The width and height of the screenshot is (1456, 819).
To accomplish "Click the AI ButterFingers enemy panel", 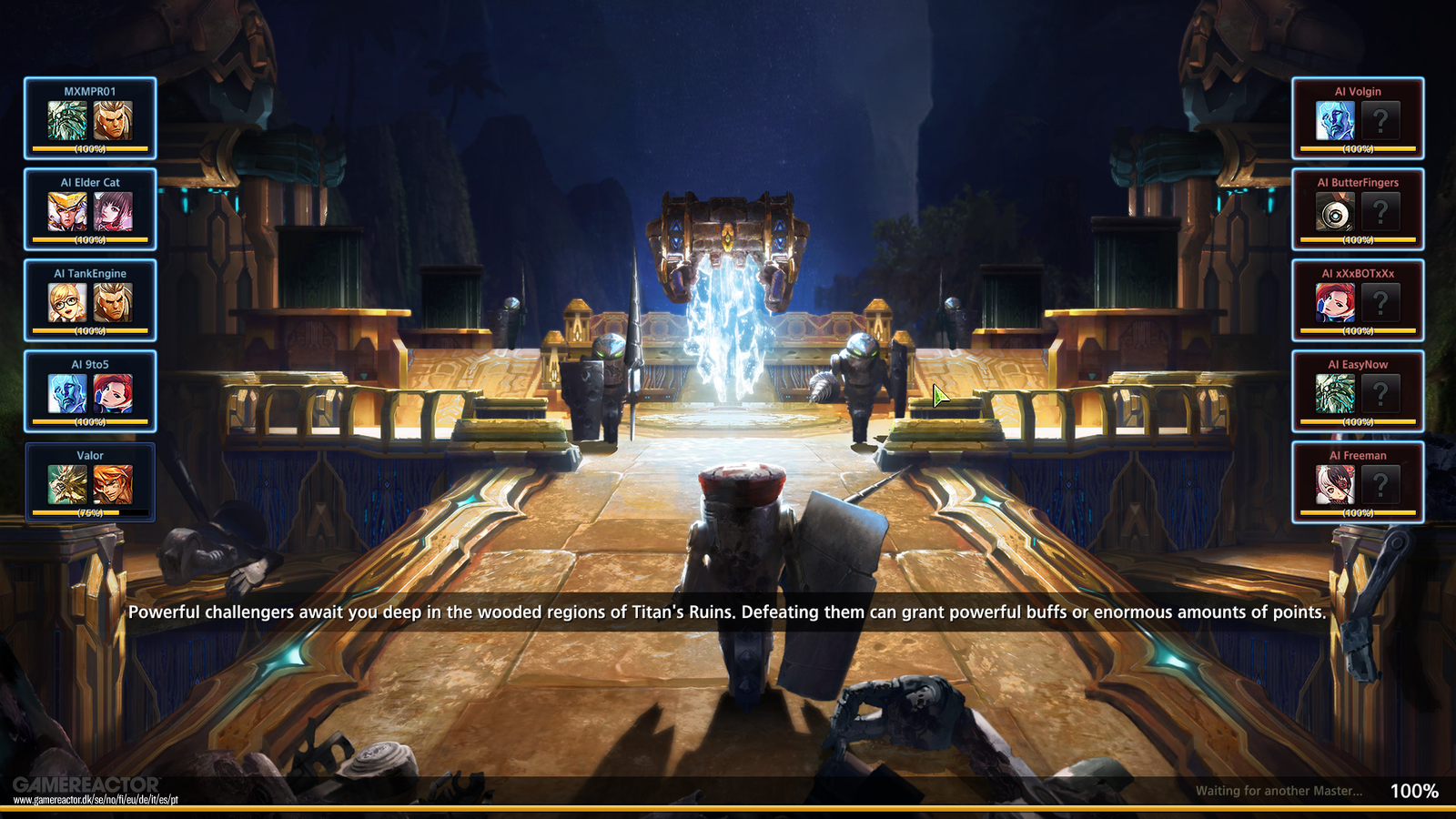I will 1358,209.
